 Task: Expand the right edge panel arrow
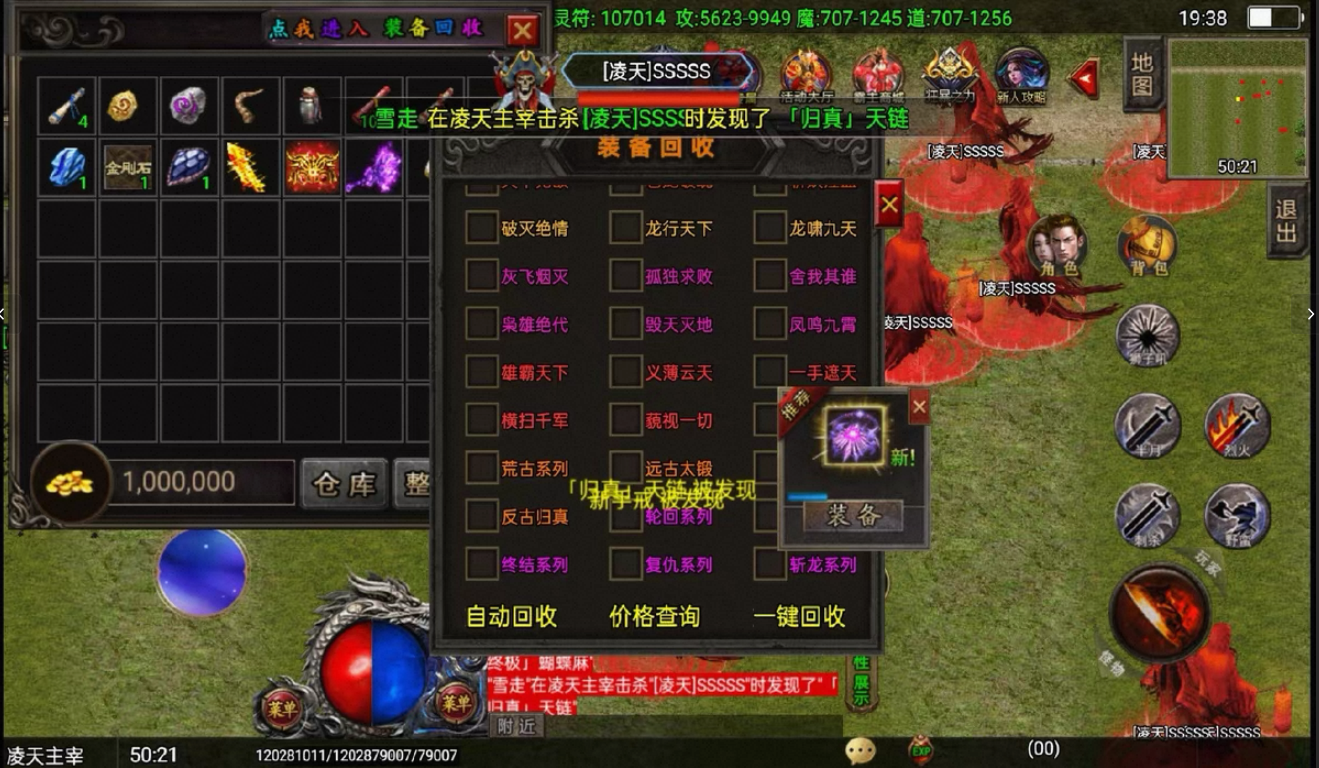(1313, 314)
